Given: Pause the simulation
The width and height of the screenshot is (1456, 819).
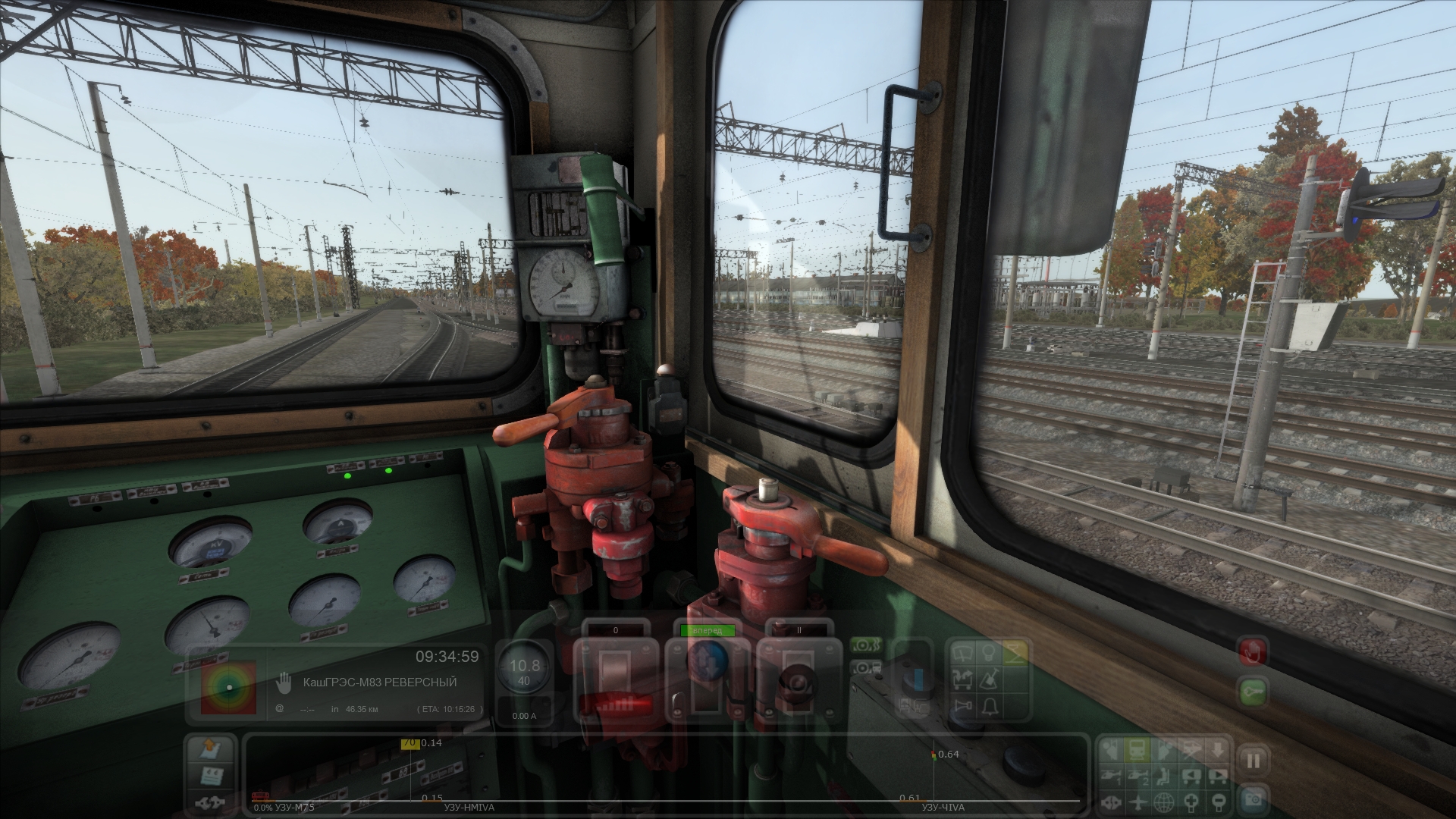Looking at the screenshot, I should pyautogui.click(x=1253, y=761).
